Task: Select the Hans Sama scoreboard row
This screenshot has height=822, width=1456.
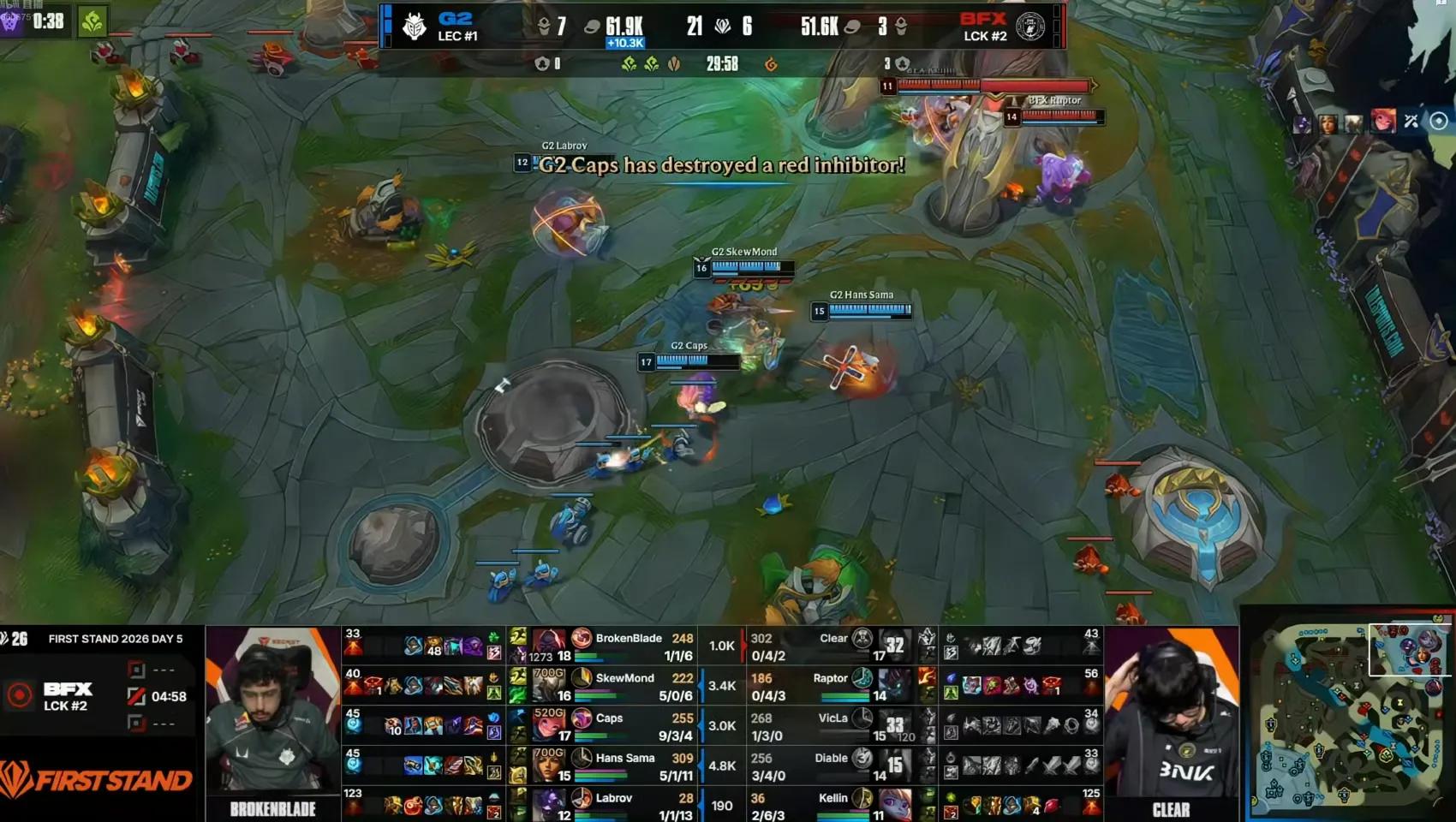Action: click(634, 766)
